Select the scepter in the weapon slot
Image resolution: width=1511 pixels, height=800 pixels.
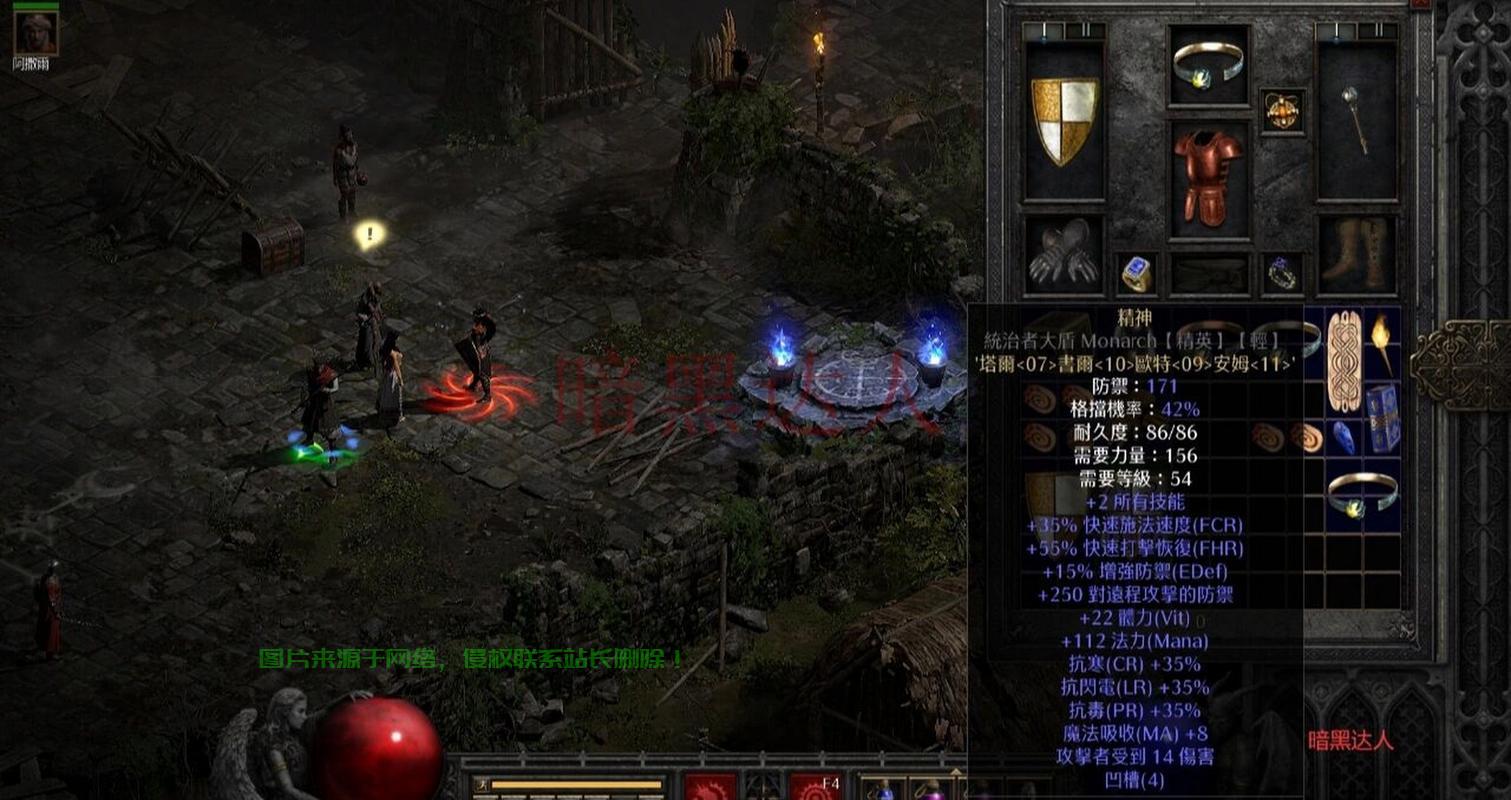(1355, 121)
